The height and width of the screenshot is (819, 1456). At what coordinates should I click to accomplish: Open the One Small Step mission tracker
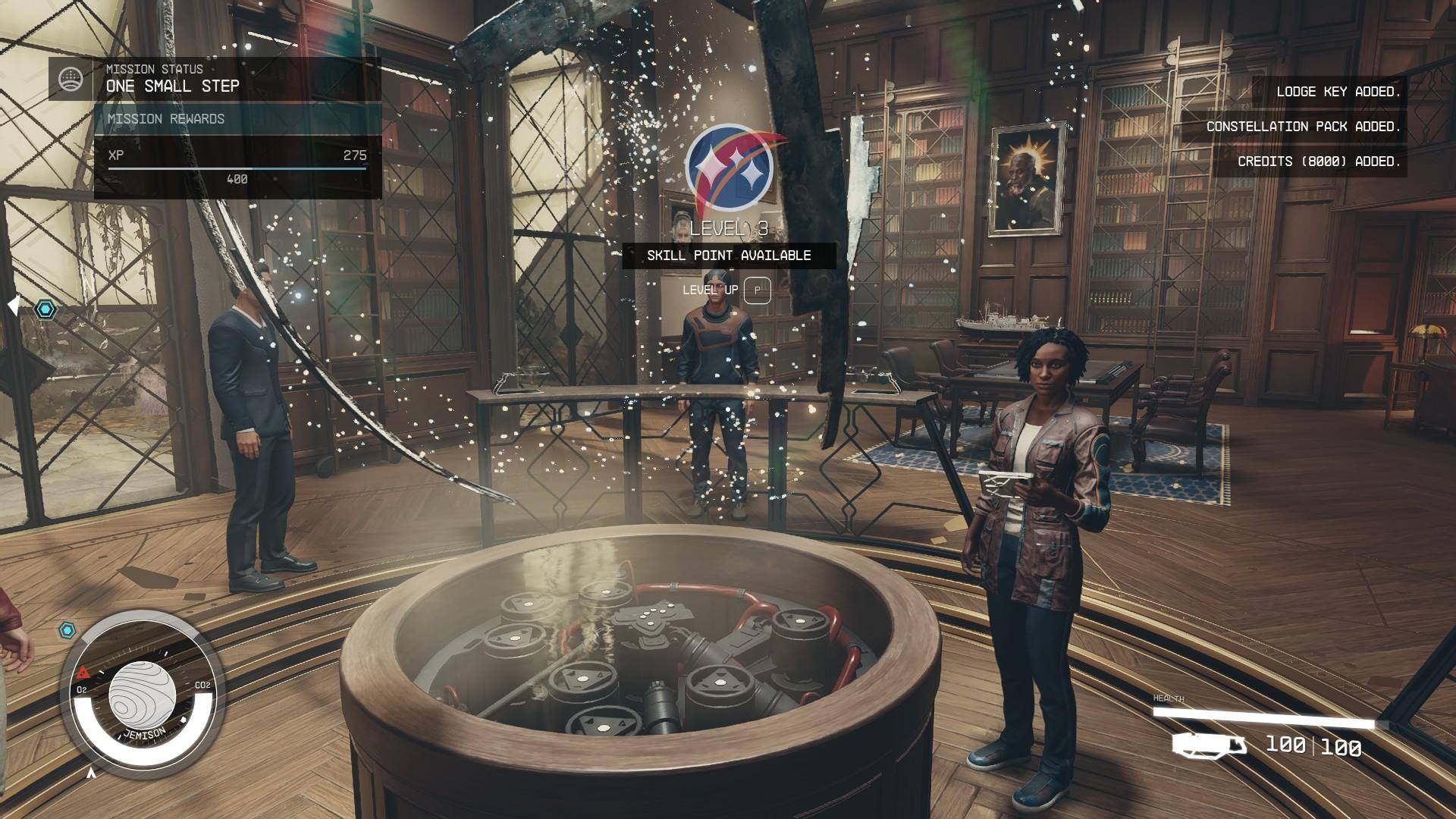point(173,86)
